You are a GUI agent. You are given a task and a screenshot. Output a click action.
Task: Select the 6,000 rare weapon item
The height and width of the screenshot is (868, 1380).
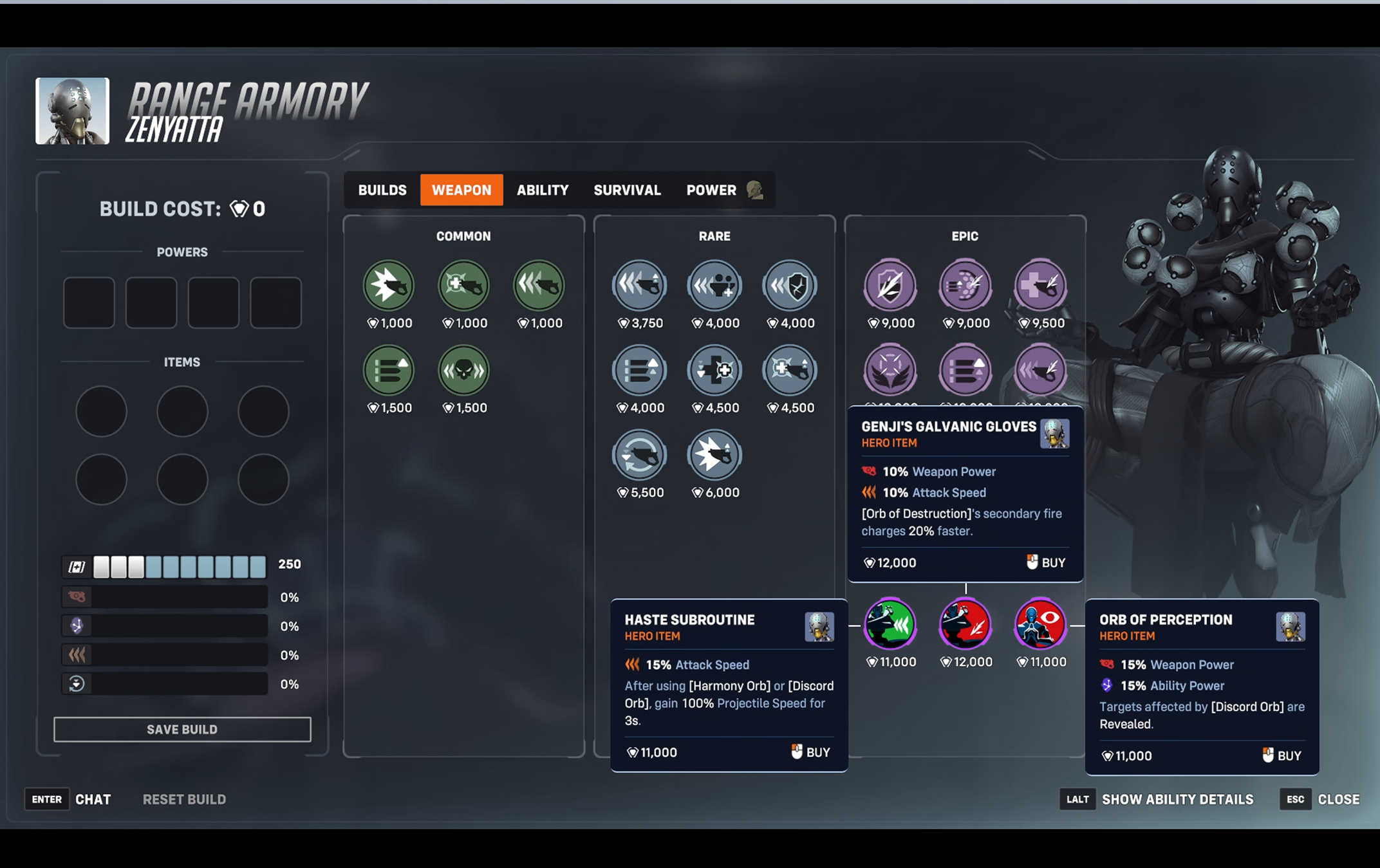tap(714, 455)
